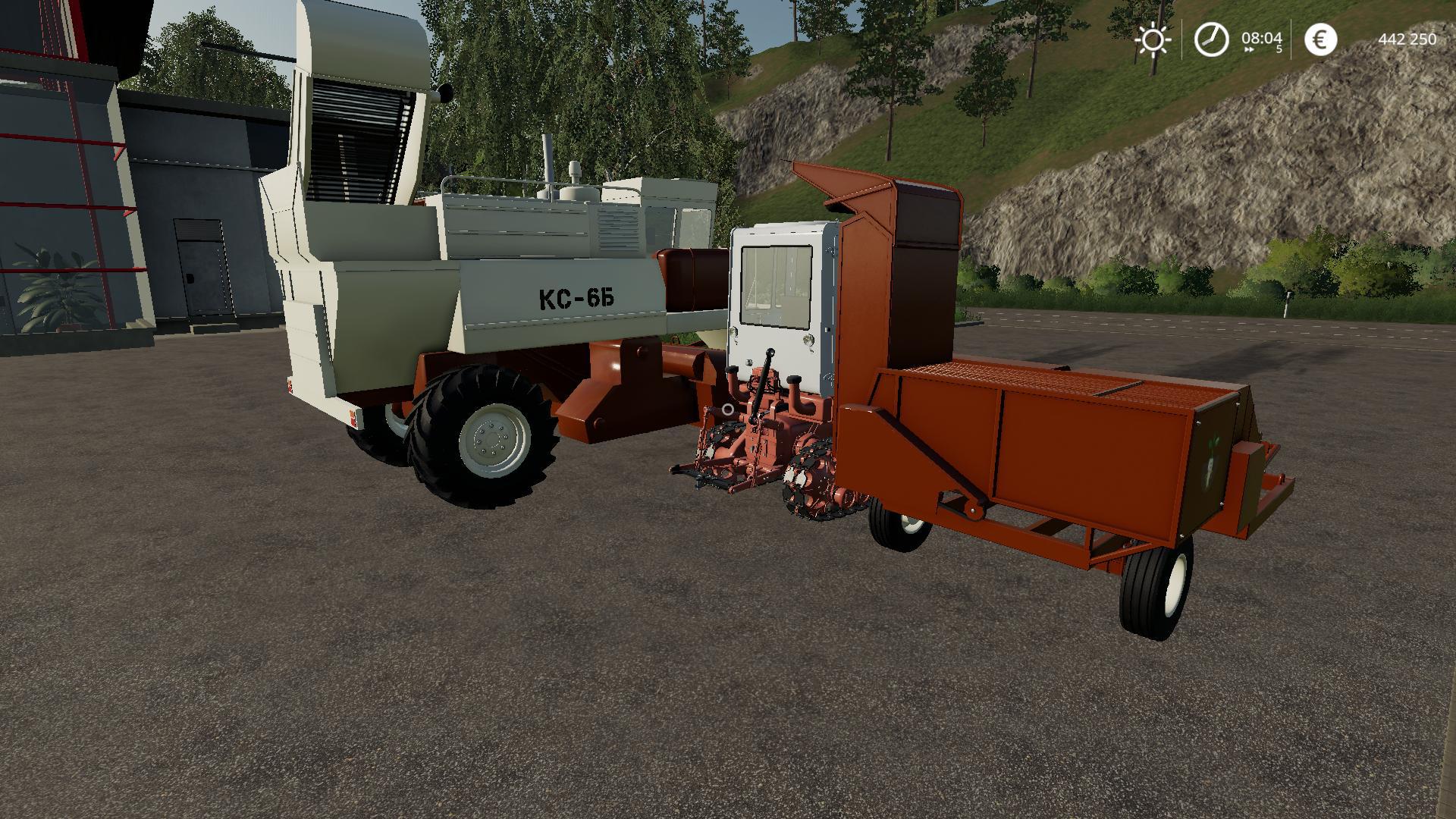The width and height of the screenshot is (1456, 819).
Task: Select the game clock icon
Action: pyautogui.click(x=1211, y=39)
